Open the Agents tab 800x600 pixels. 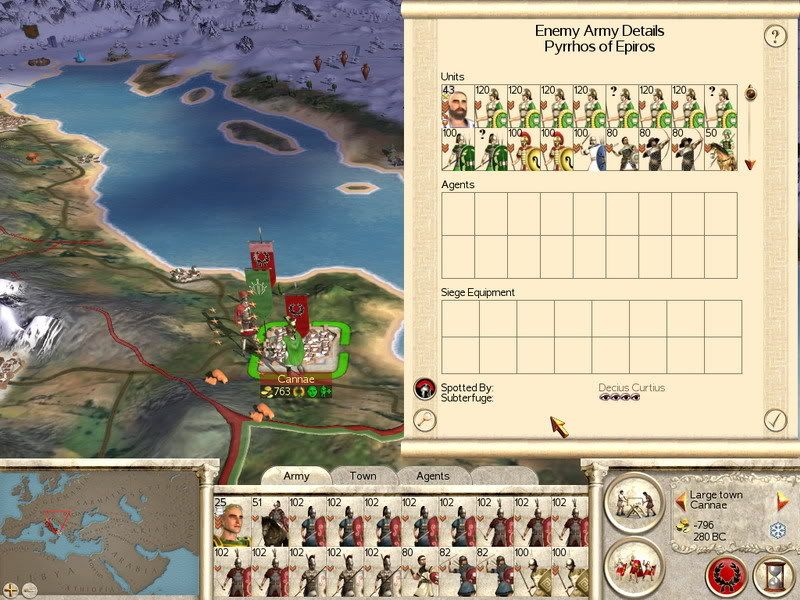coord(432,476)
